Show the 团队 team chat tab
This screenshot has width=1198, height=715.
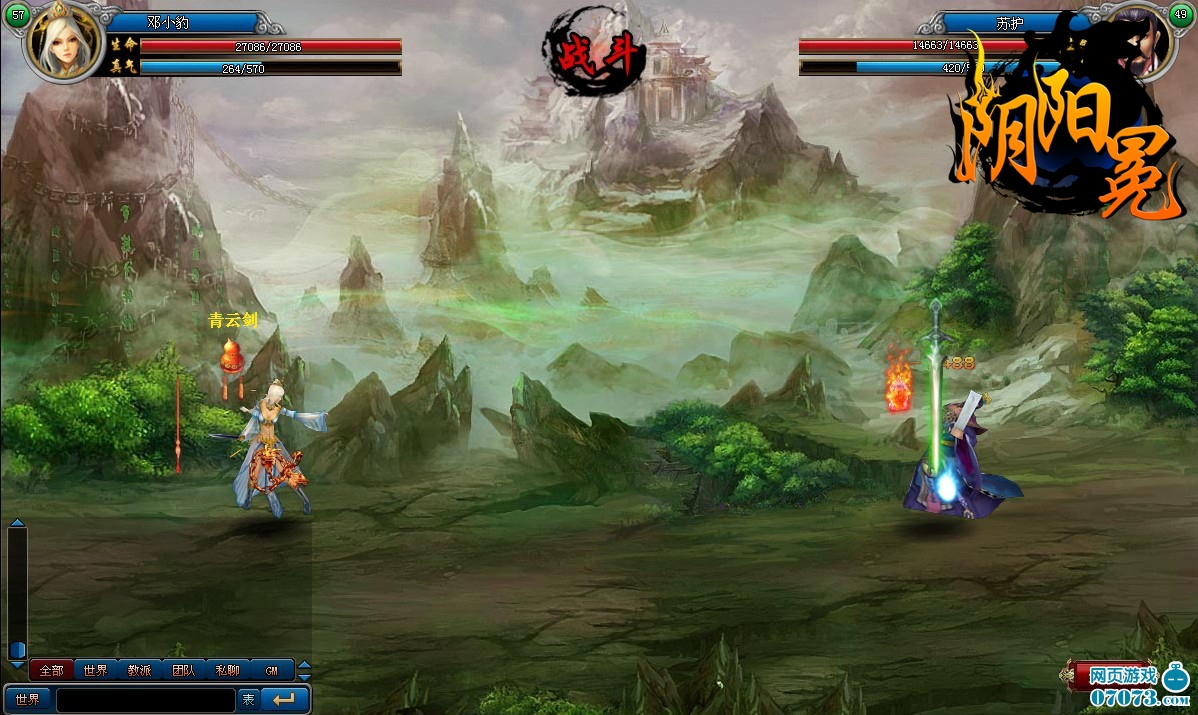click(x=183, y=670)
